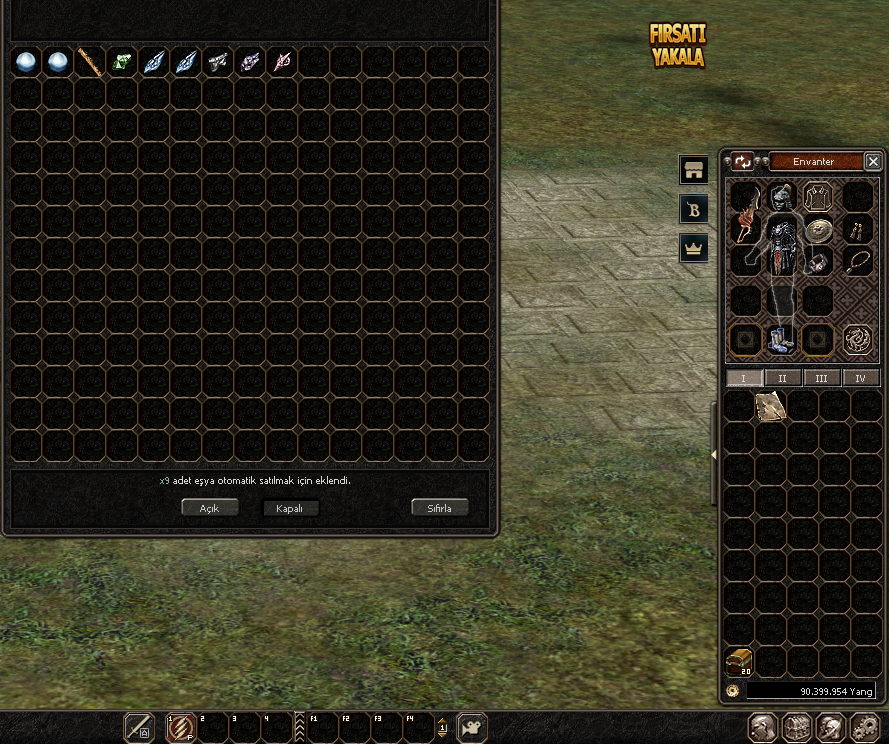Screen dimensions: 889x744
Task: Choose the grey crossbow-shaped item slot
Action: click(x=218, y=62)
